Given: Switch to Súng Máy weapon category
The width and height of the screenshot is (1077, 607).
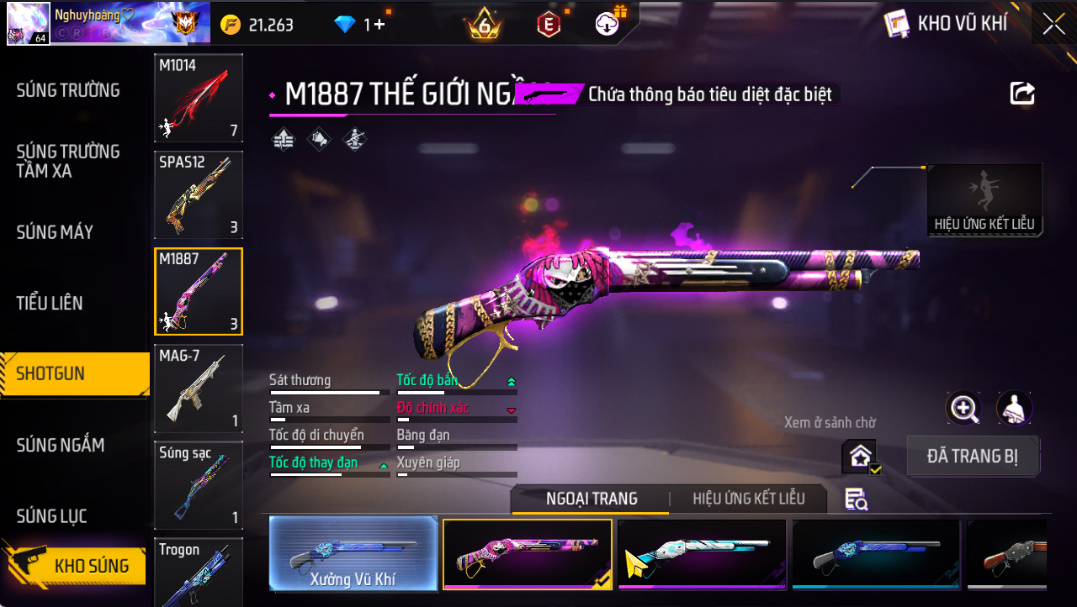Looking at the screenshot, I should coord(55,232).
